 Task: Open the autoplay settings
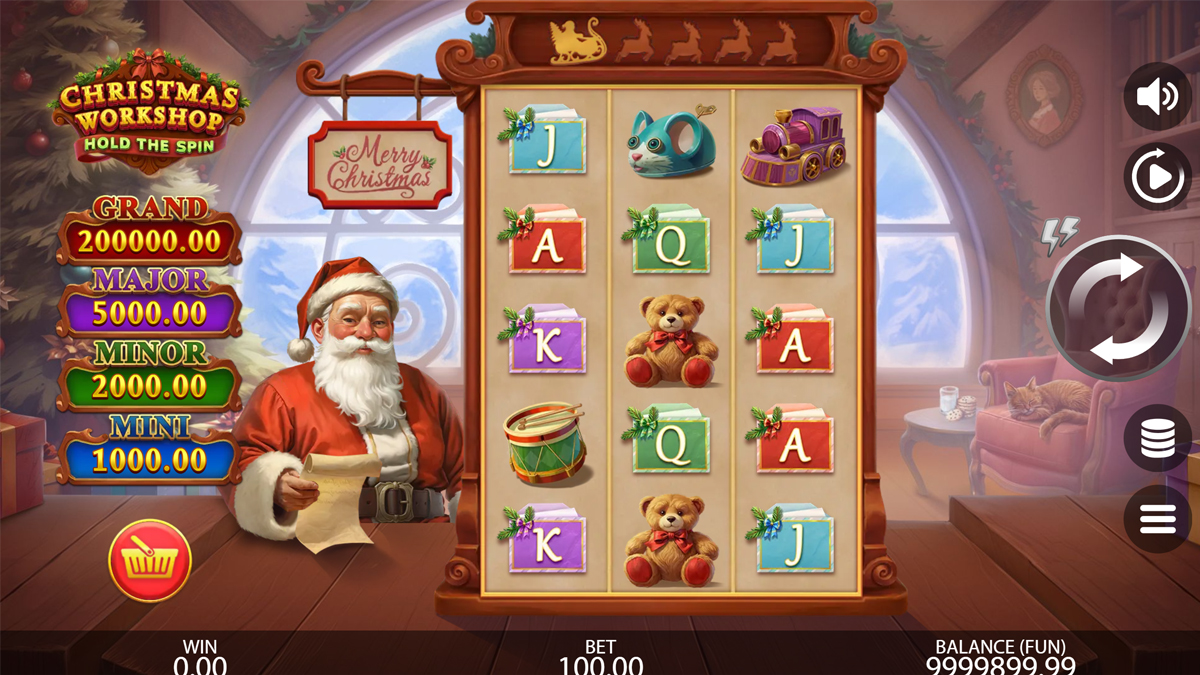(x=1157, y=177)
